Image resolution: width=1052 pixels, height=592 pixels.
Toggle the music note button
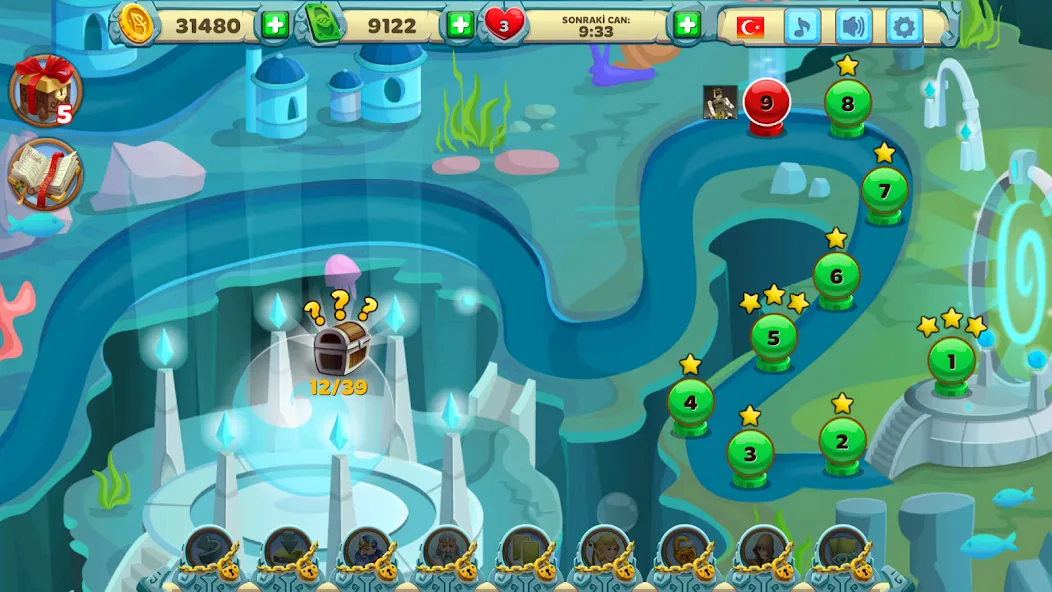pos(801,26)
